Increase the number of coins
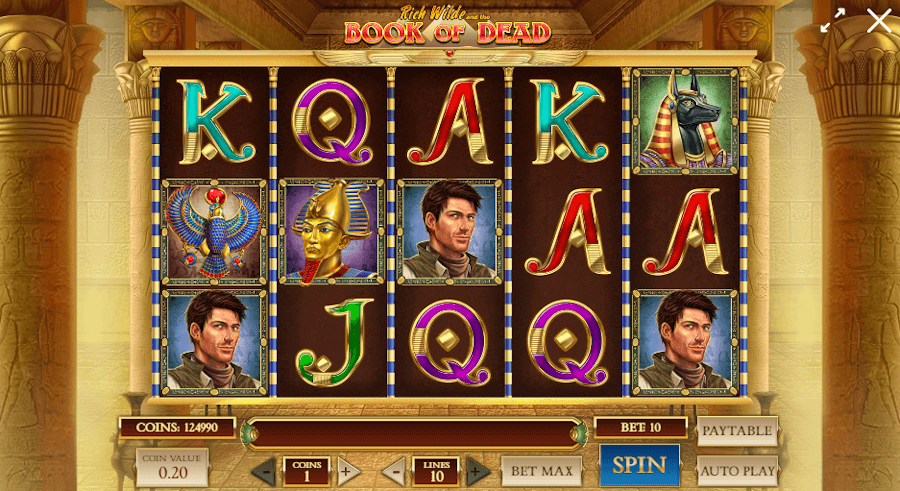The image size is (900, 491). click(346, 471)
